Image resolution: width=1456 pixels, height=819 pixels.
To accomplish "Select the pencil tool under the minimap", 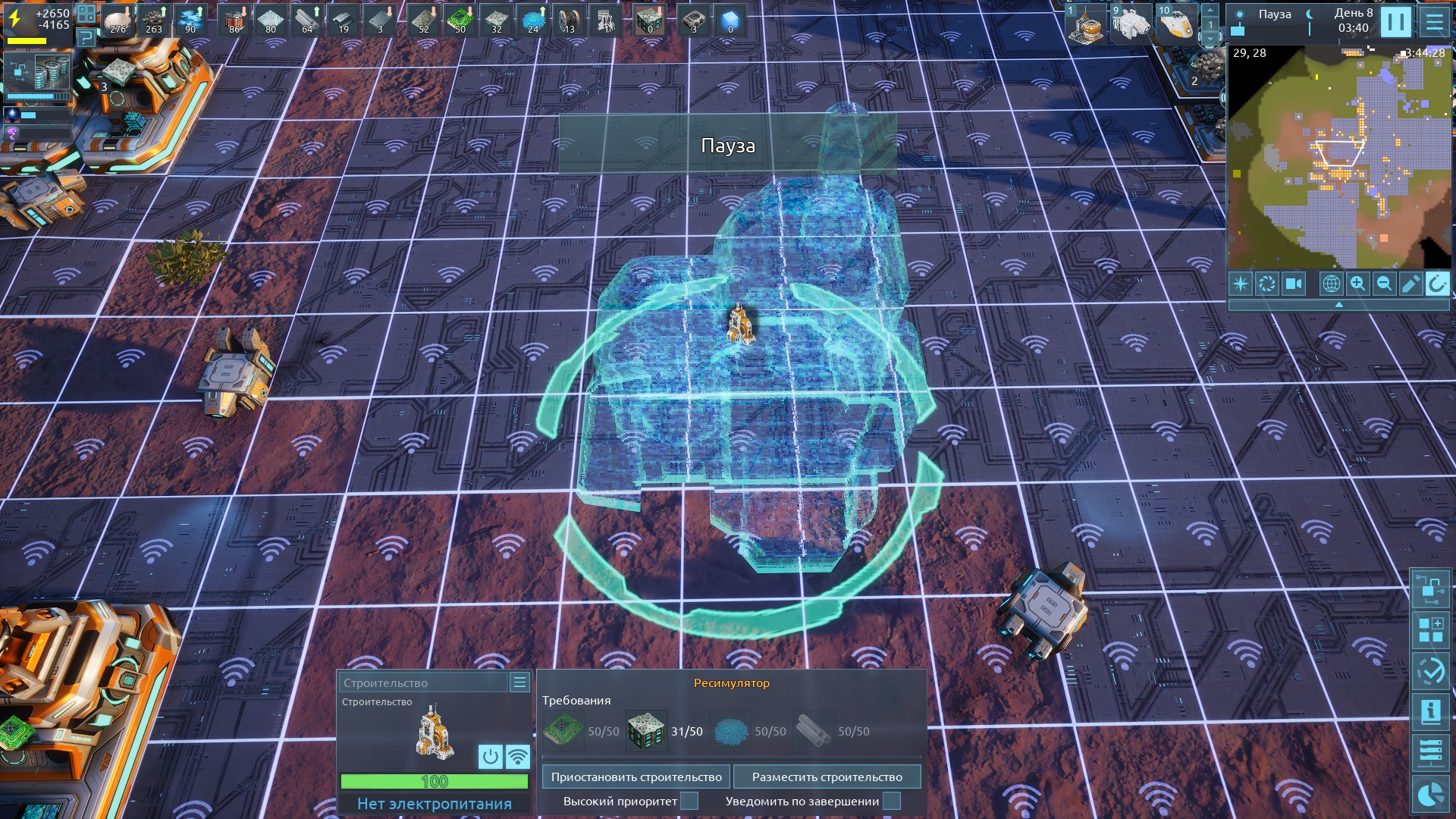I will [1410, 284].
